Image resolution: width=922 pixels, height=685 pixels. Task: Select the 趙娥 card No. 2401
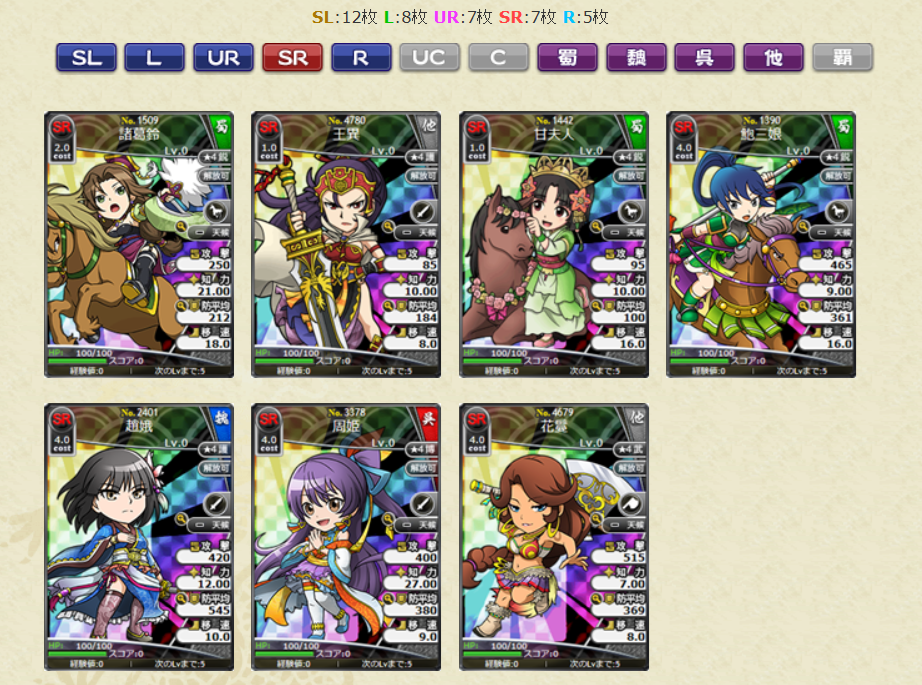pyautogui.click(x=139, y=537)
